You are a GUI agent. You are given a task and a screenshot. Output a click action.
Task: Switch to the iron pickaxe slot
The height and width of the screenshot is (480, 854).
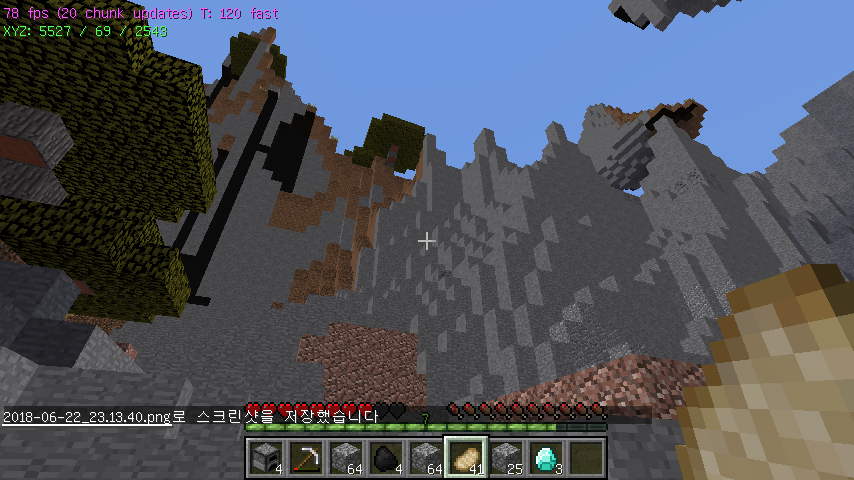305,456
